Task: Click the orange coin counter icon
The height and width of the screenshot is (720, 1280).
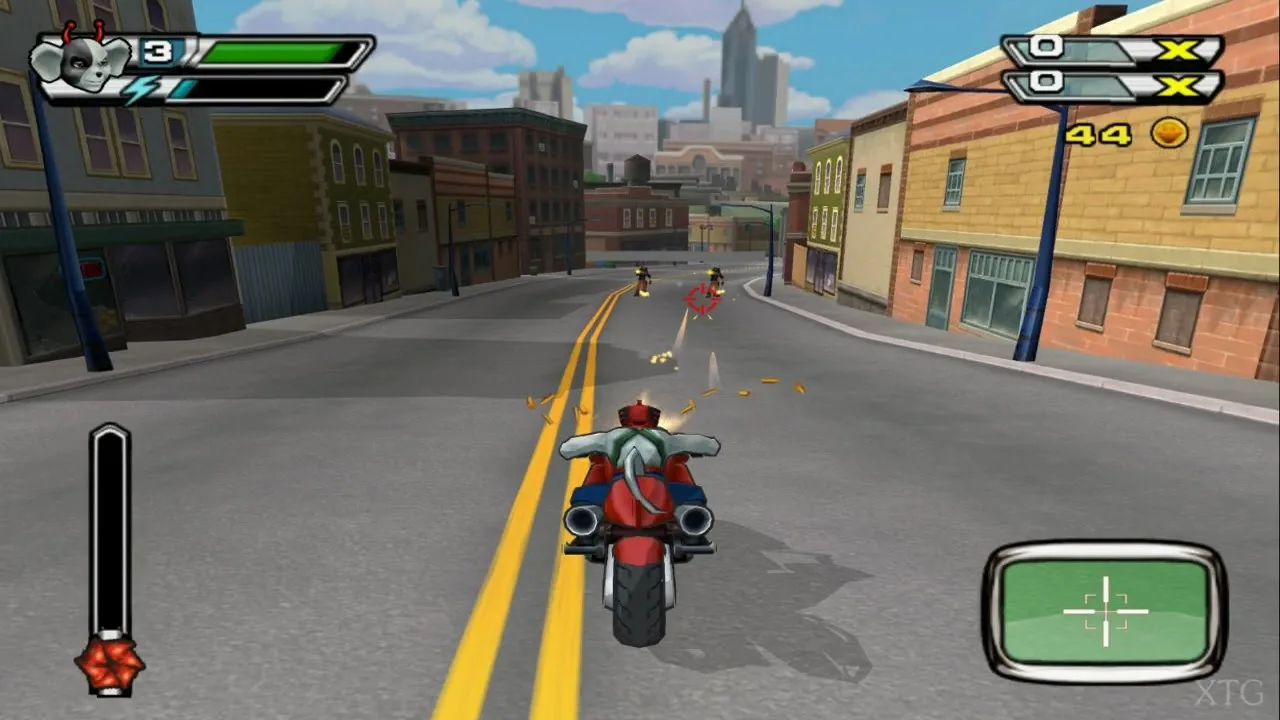Action: (x=1169, y=133)
